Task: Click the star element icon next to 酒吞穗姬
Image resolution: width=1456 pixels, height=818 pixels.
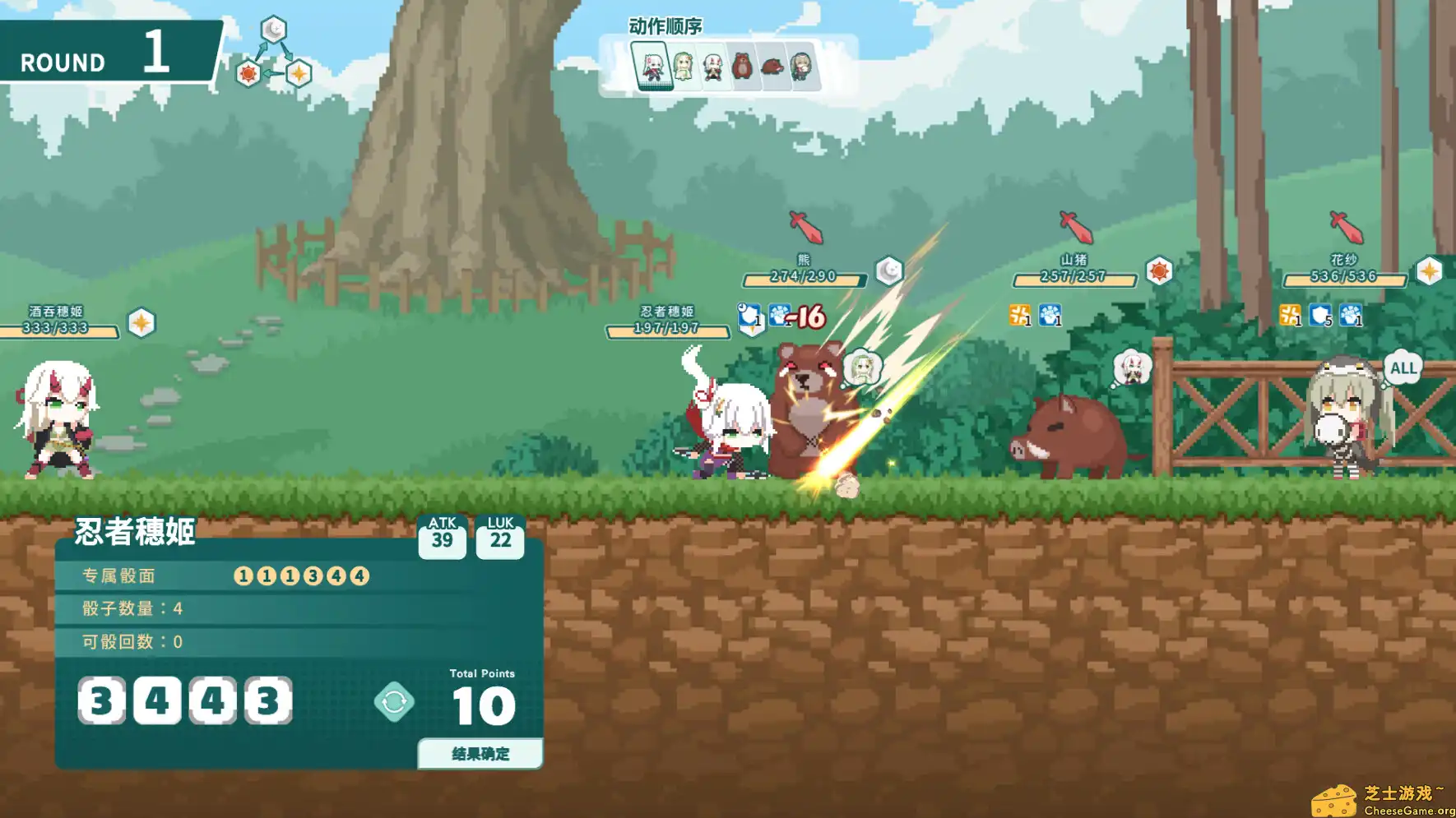Action: [141, 321]
